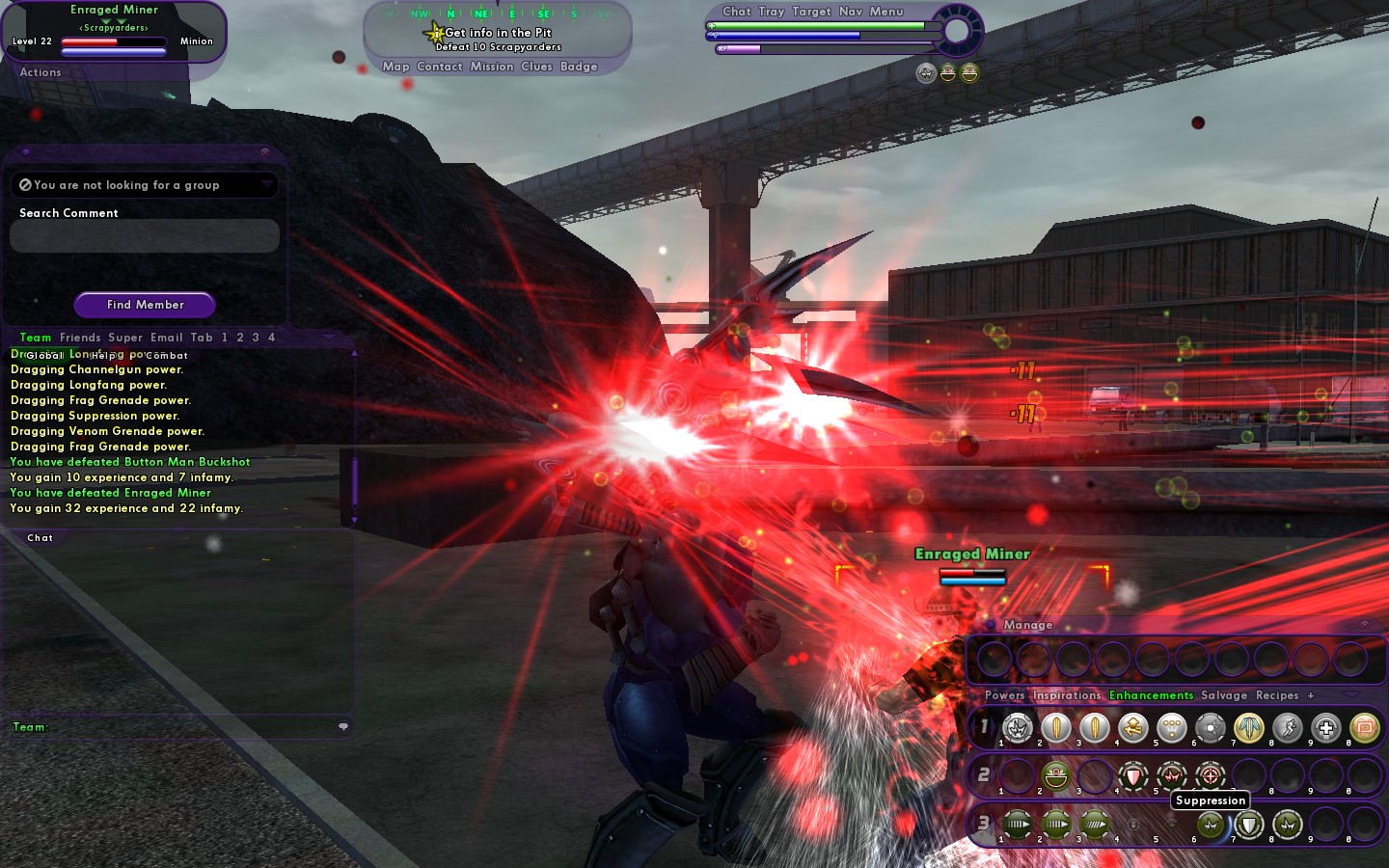Toggle the Chat window from the top bar

pos(737,12)
